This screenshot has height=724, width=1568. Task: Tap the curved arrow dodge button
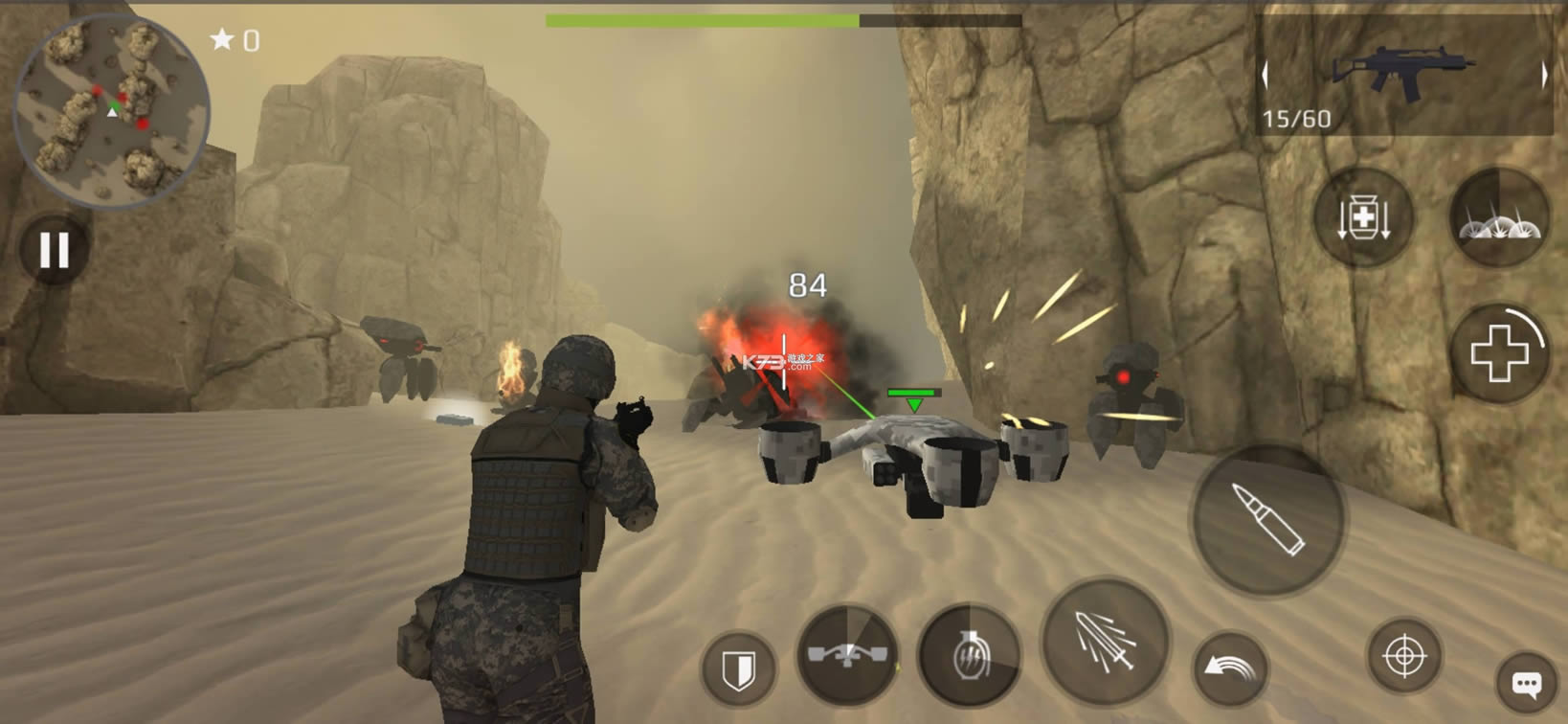click(x=1230, y=667)
